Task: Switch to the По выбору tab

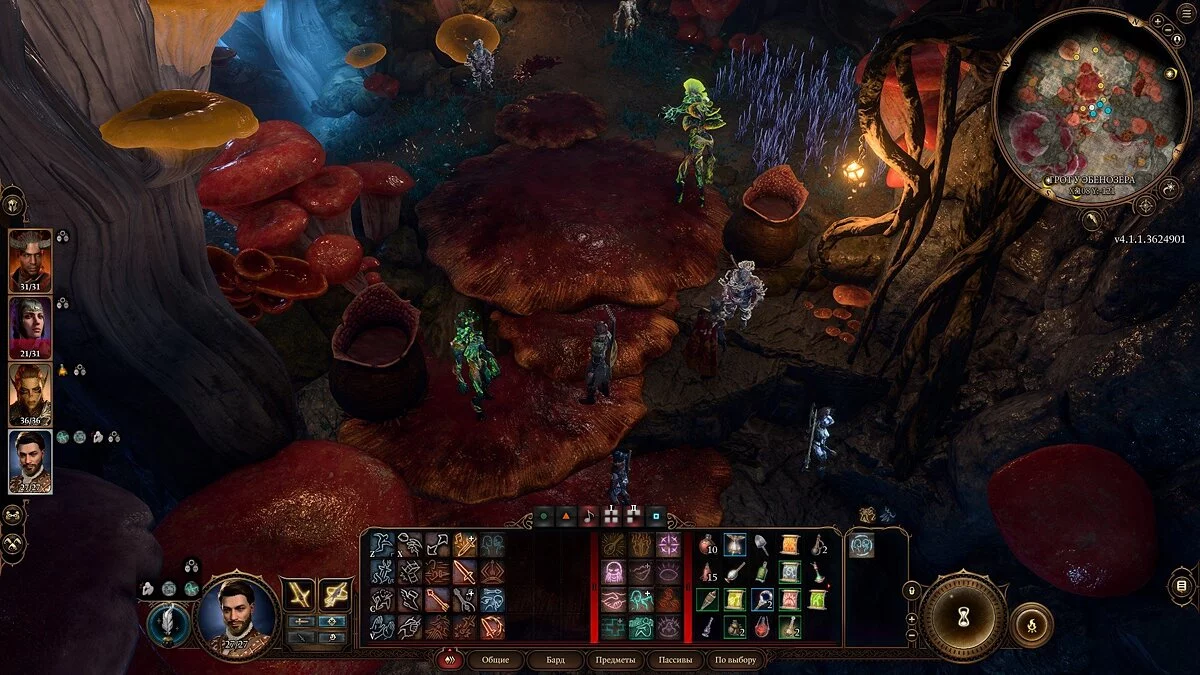Action: tap(736, 660)
